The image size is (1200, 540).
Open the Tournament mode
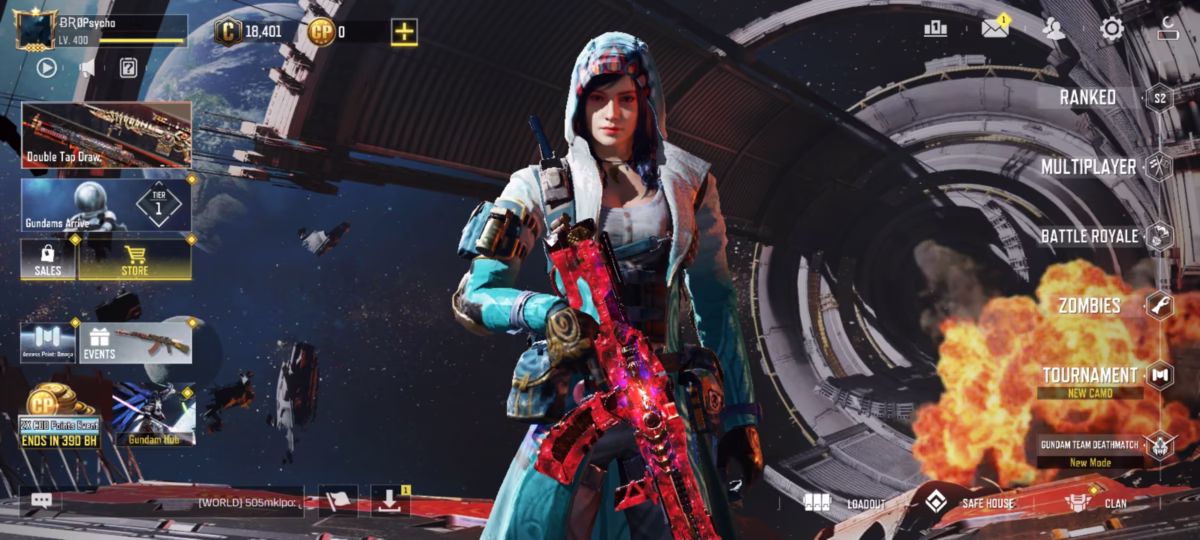(x=1089, y=376)
